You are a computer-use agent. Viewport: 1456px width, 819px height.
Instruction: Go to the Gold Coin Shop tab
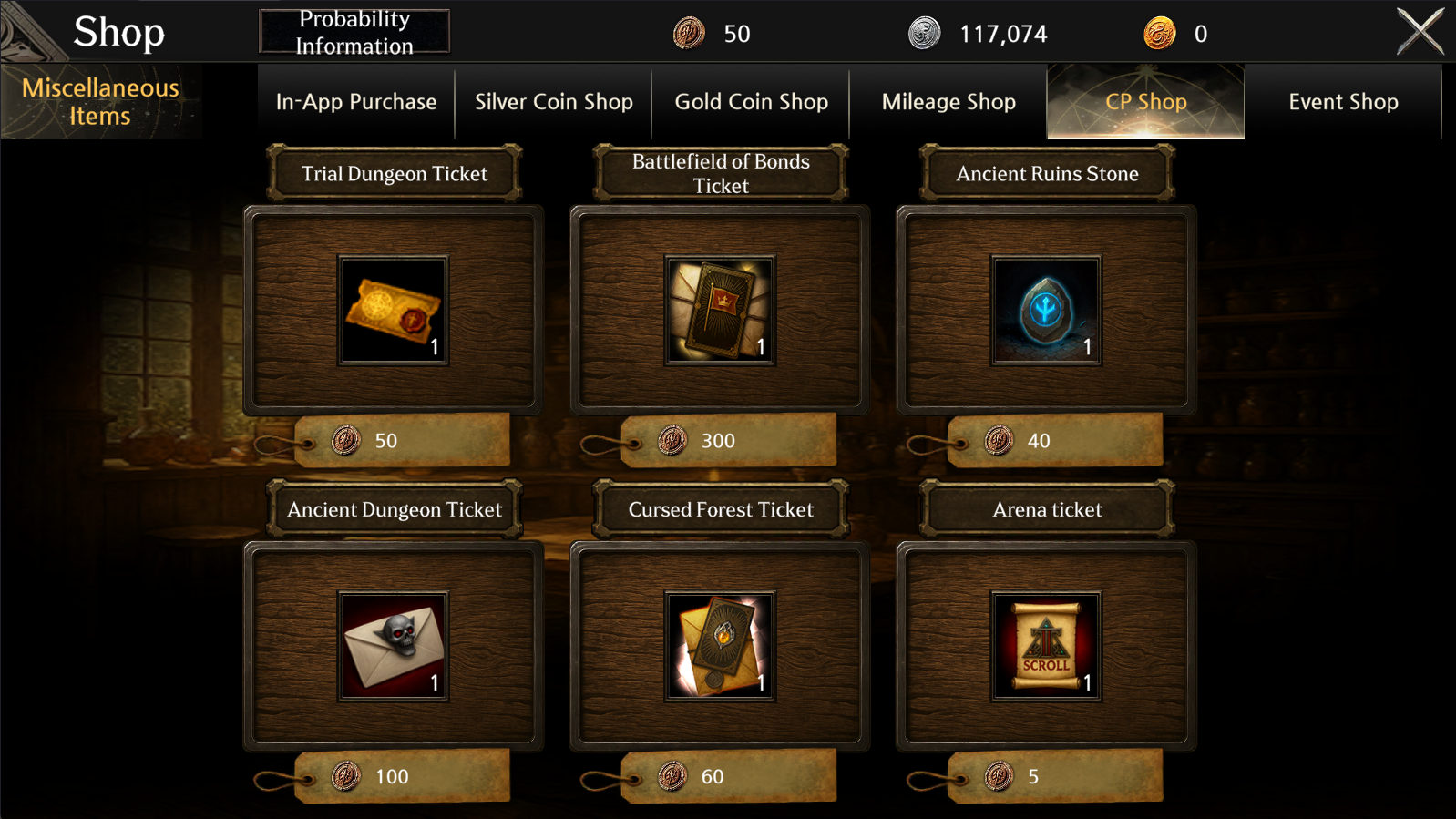[x=751, y=101]
